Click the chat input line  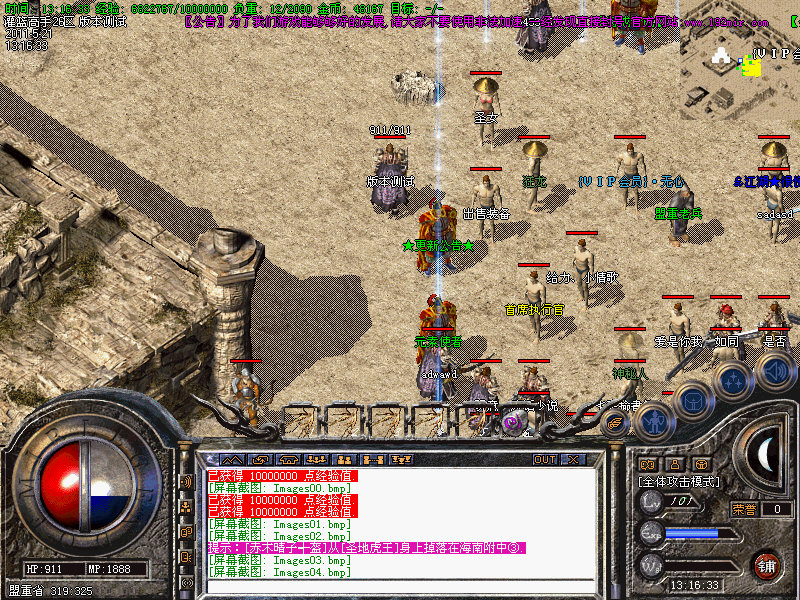[x=400, y=587]
